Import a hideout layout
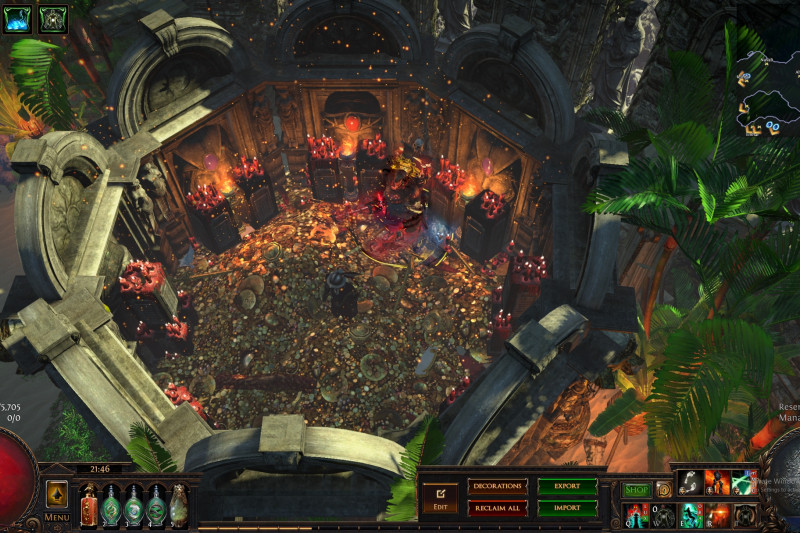This screenshot has width=800, height=533. click(x=567, y=508)
